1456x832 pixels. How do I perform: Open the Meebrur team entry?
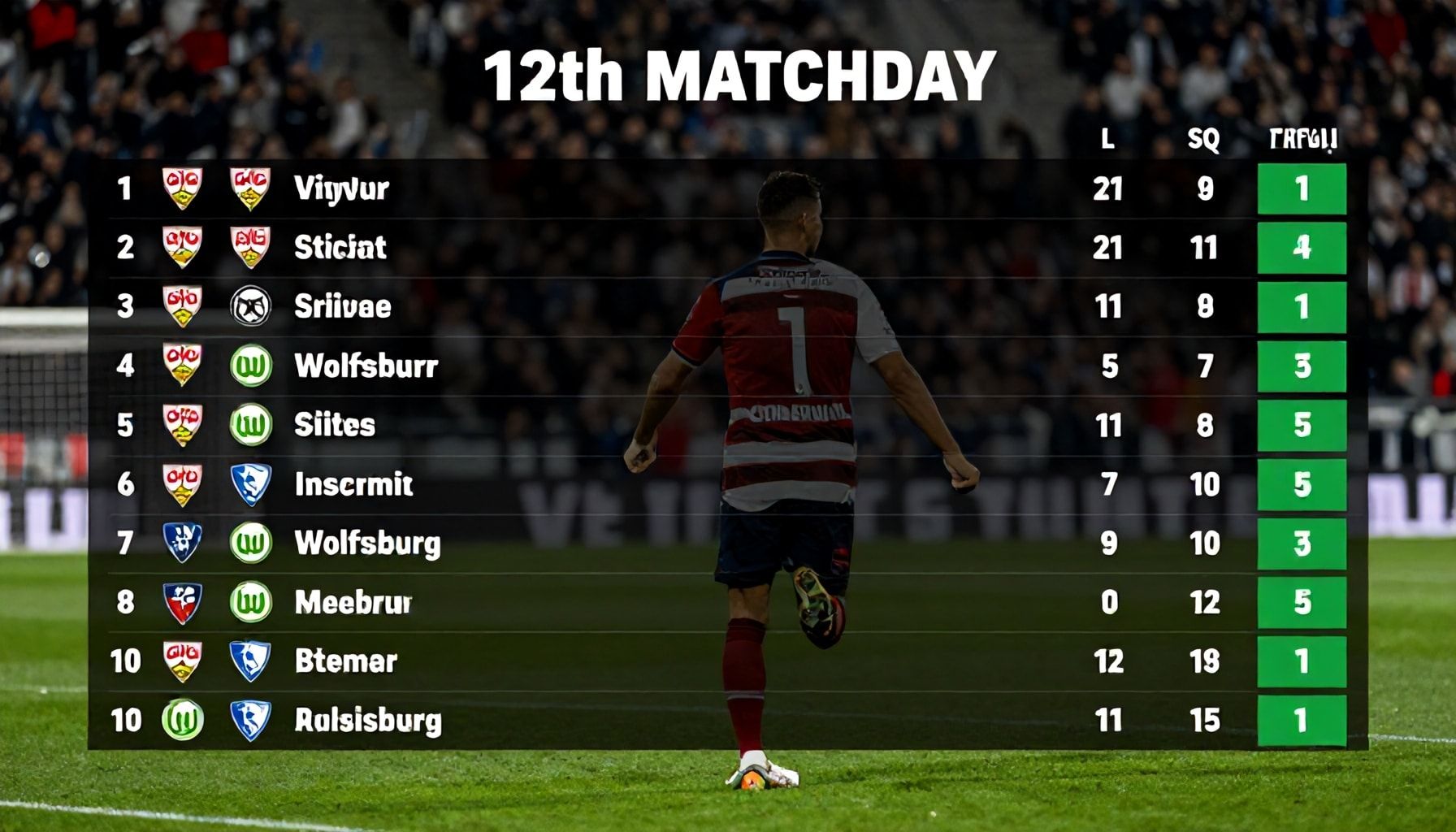(353, 602)
